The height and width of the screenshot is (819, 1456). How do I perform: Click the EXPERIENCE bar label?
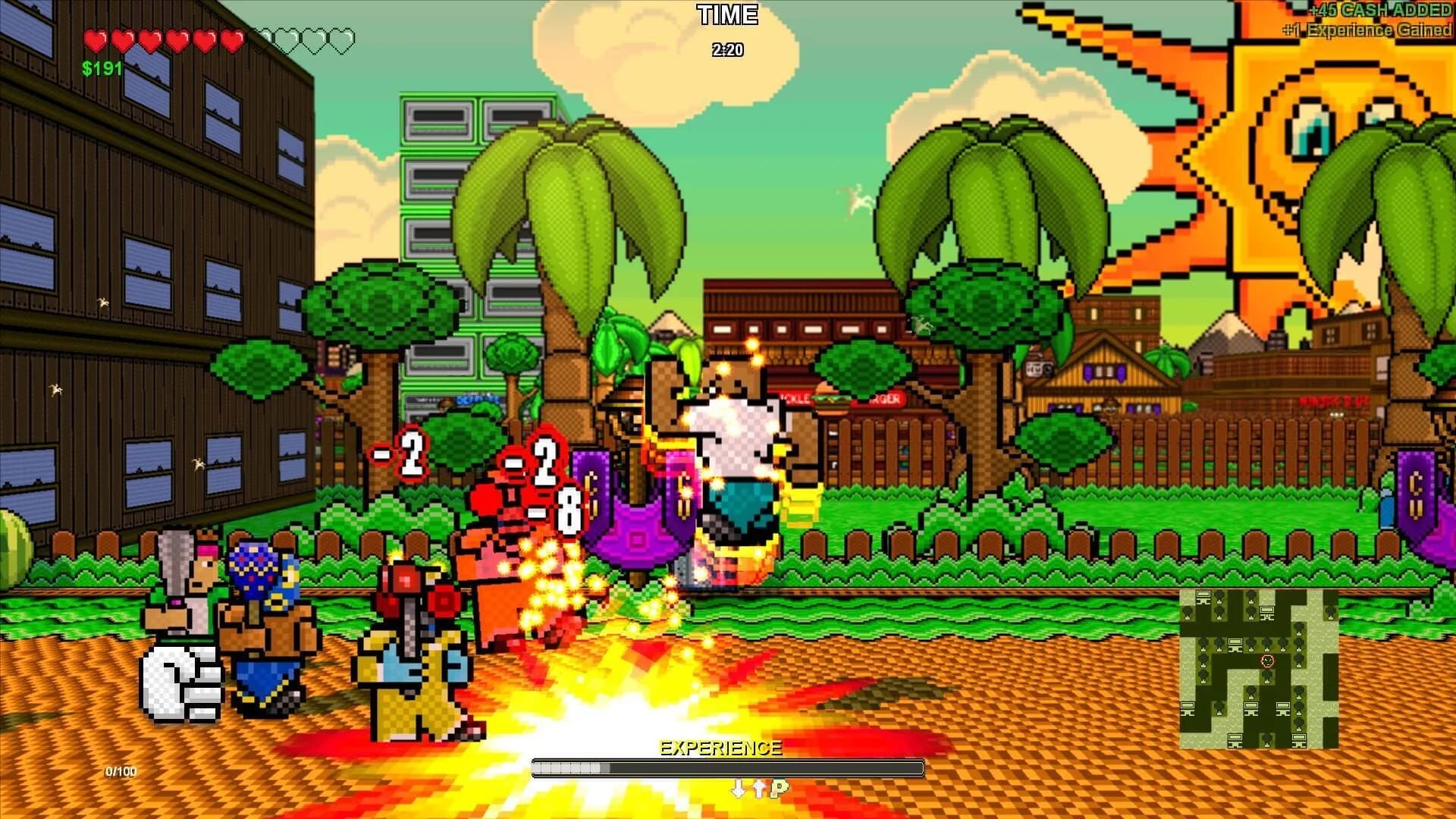(722, 748)
